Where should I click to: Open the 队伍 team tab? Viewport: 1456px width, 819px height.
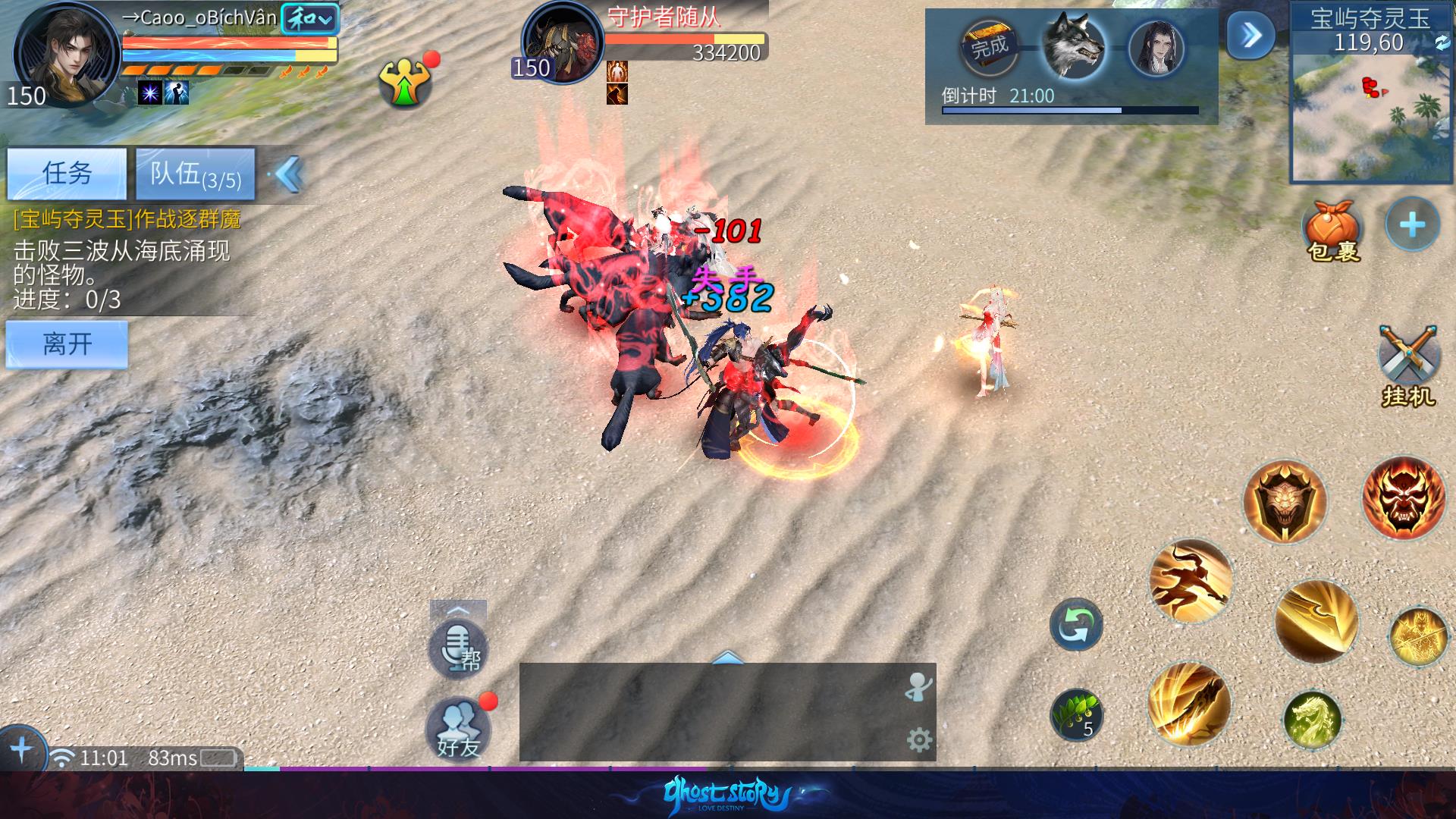(195, 174)
